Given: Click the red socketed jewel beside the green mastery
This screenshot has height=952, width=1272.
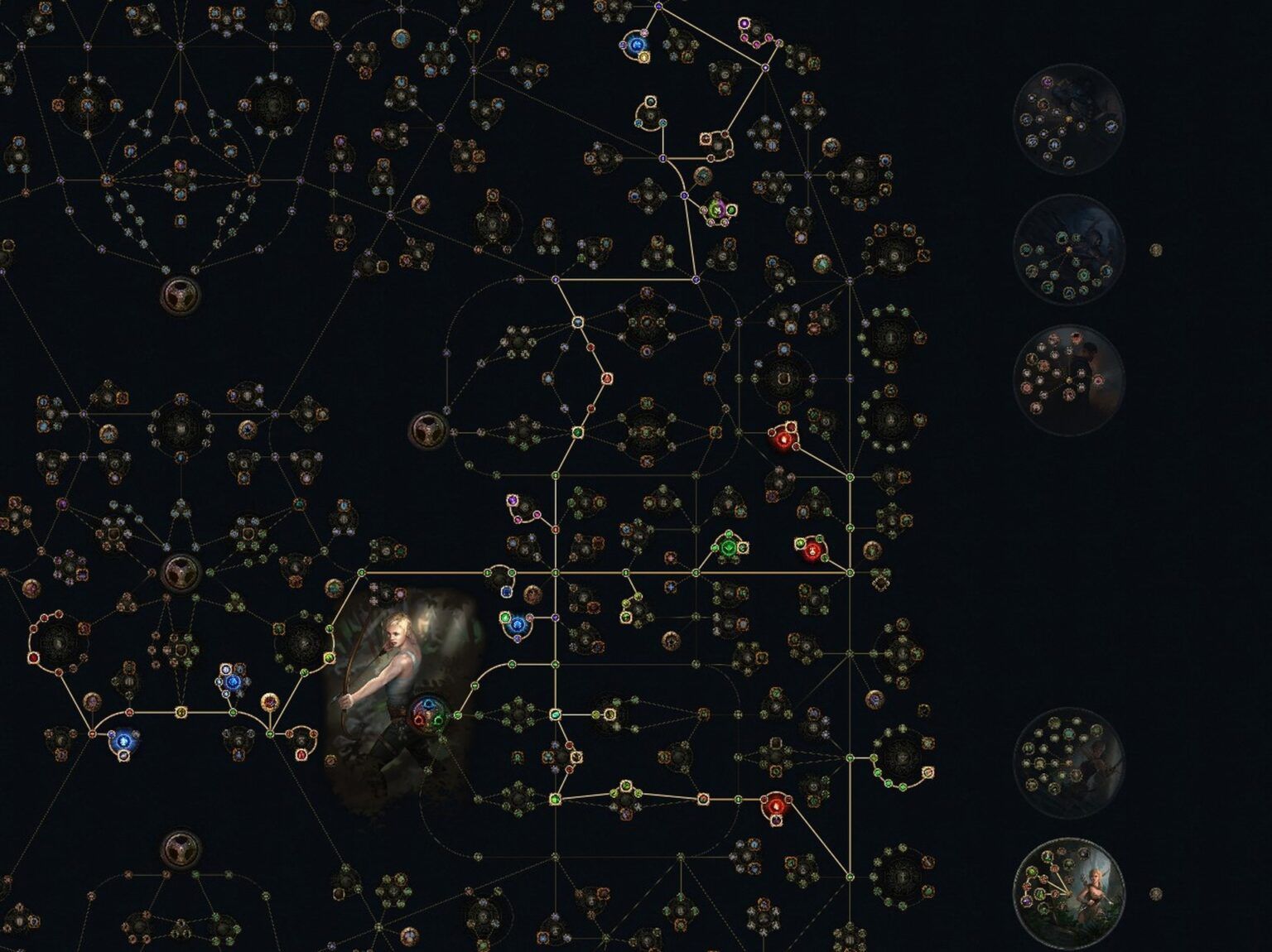Looking at the screenshot, I should point(812,551).
